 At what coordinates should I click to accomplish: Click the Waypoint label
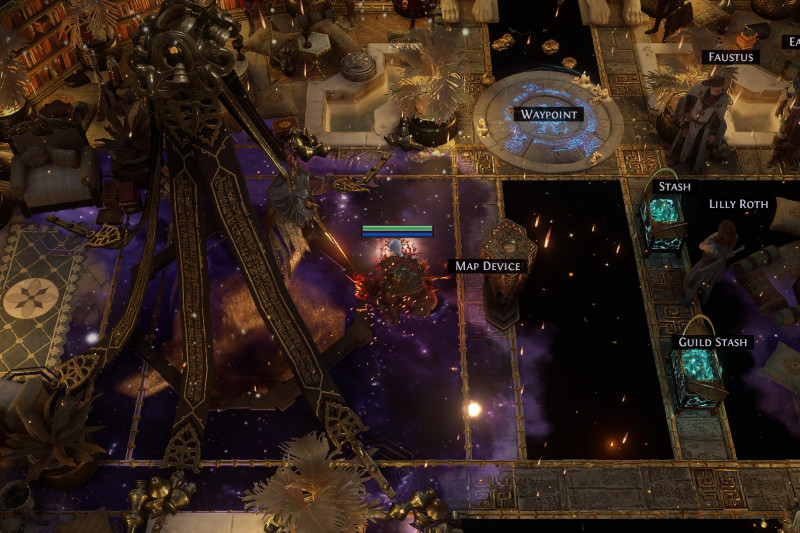[550, 114]
